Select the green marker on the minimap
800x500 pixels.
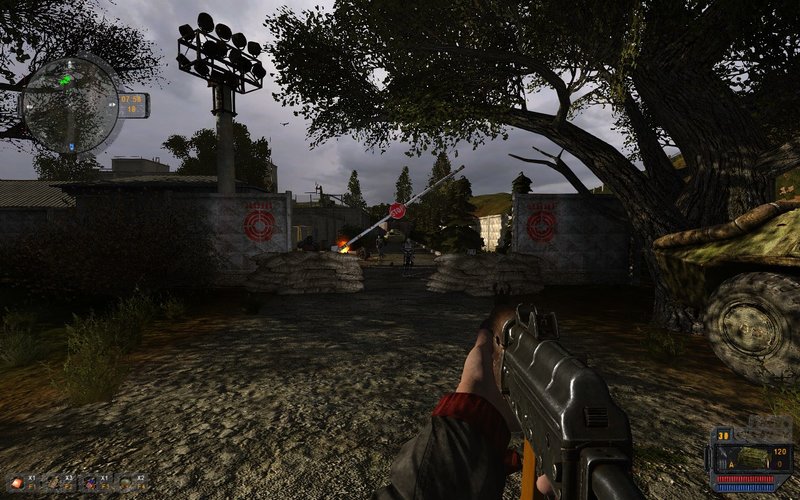coord(66,78)
